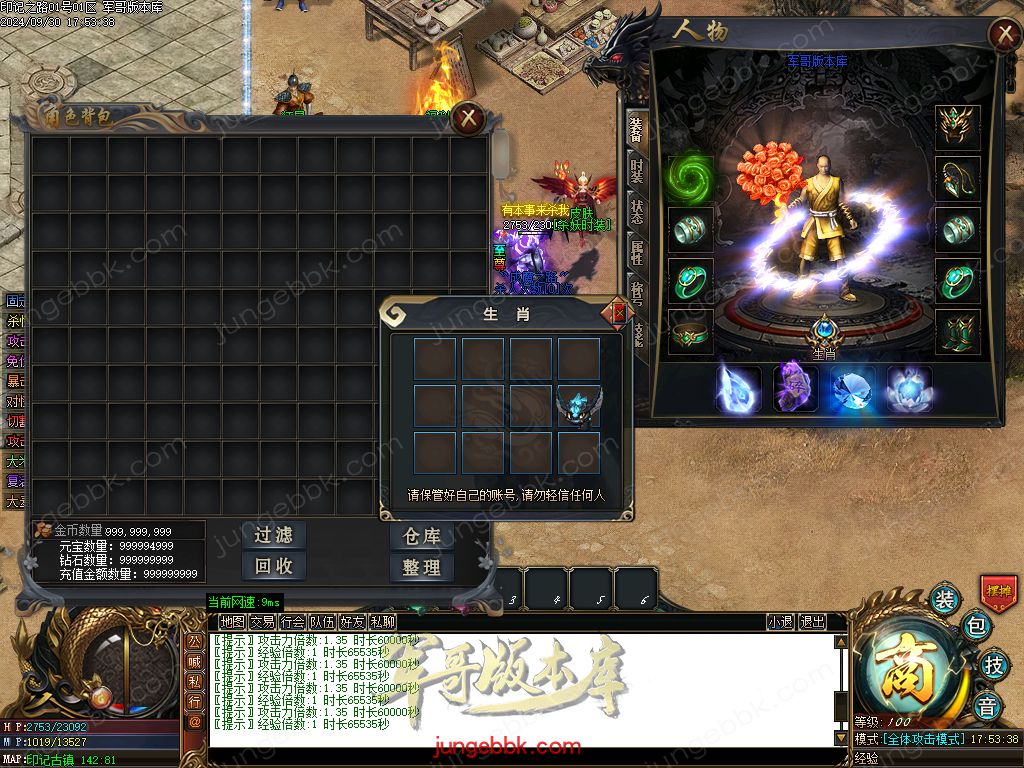
Task: Open the 生肖 zodiac emblem icon
Action: click(824, 330)
